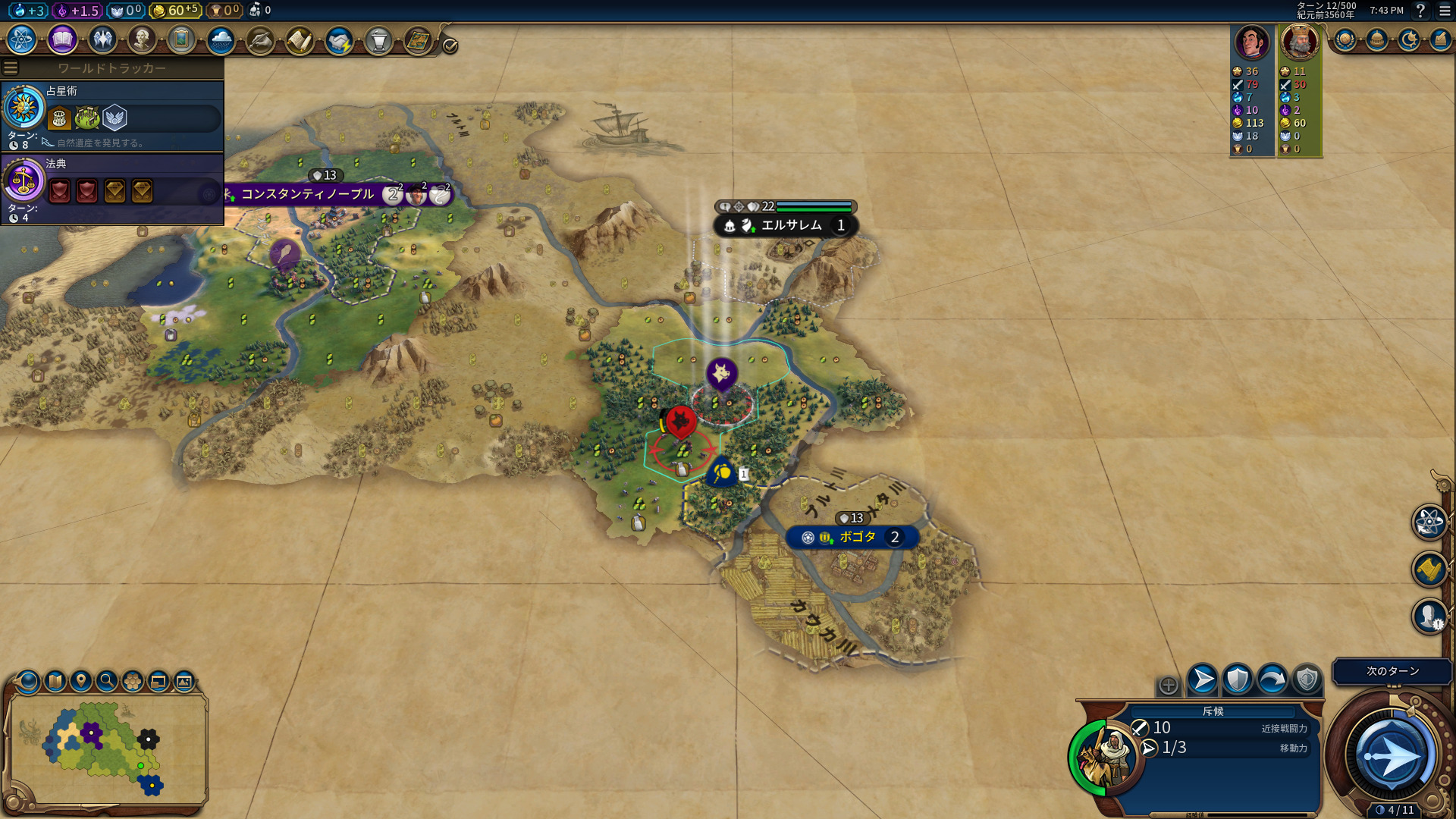The height and width of the screenshot is (819, 1456).
Task: Open the climate rain cloud panel
Action: coord(221,39)
